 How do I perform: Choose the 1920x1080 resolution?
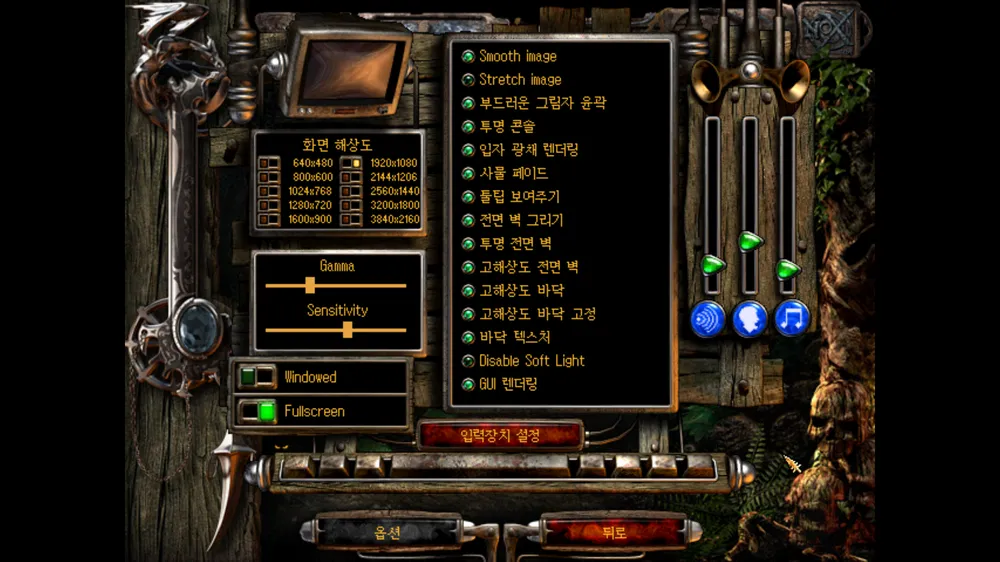(x=351, y=163)
